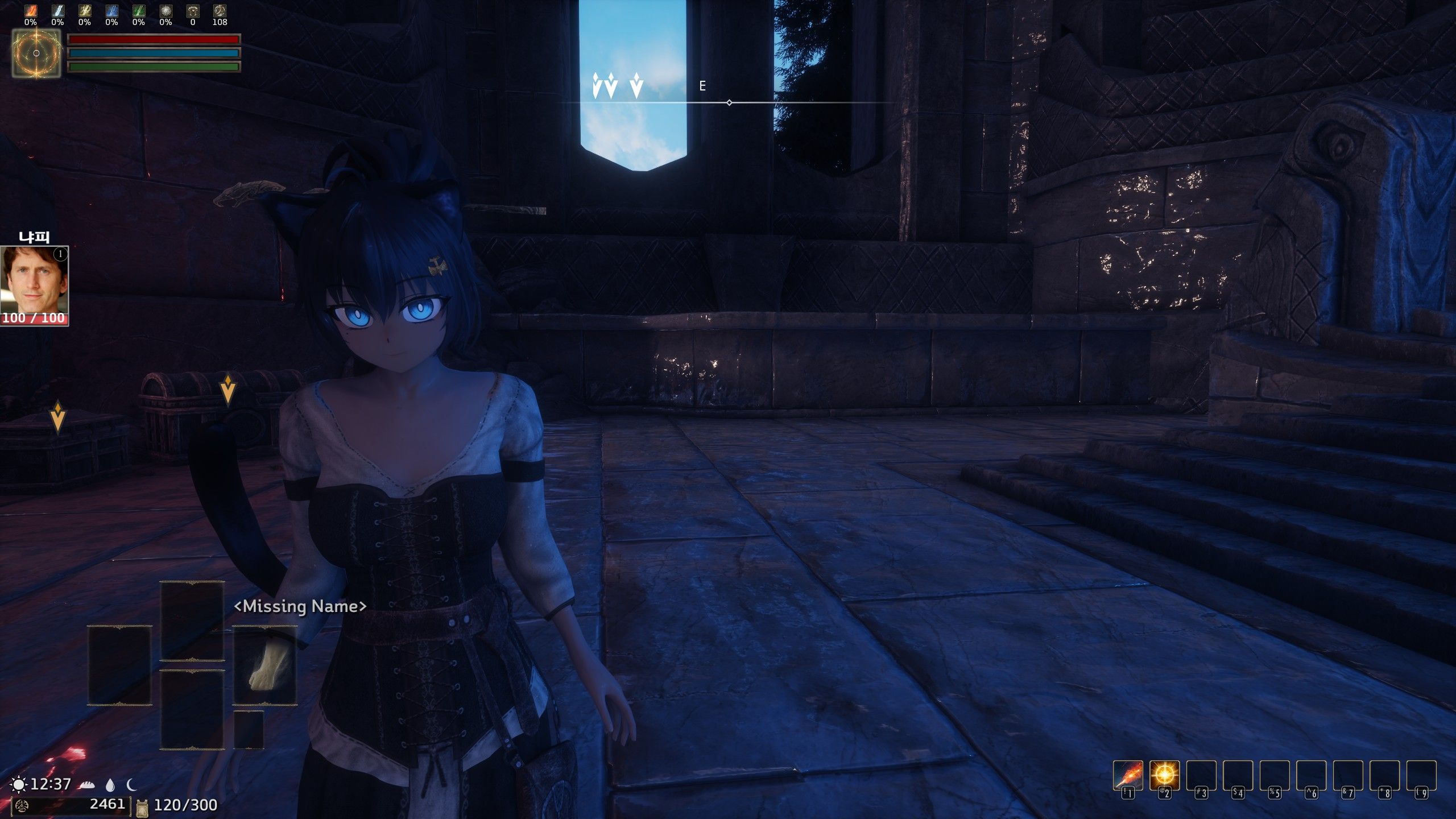Select the fire resistance icon
Screen dimensions: 1456x819
(30, 11)
